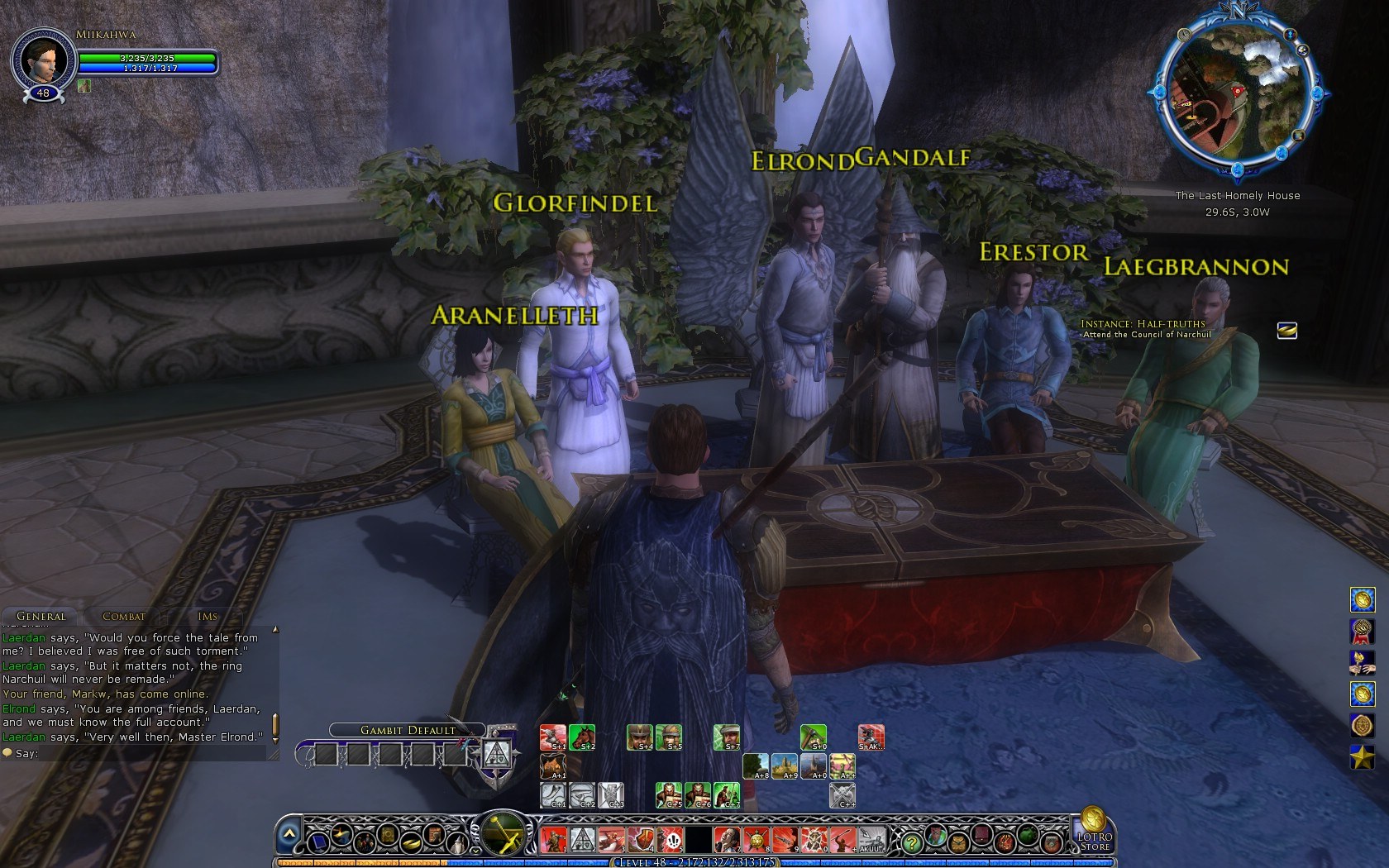Click the yellow help question mark icon
Image resolution: width=1389 pixels, height=868 pixels.
click(x=912, y=843)
